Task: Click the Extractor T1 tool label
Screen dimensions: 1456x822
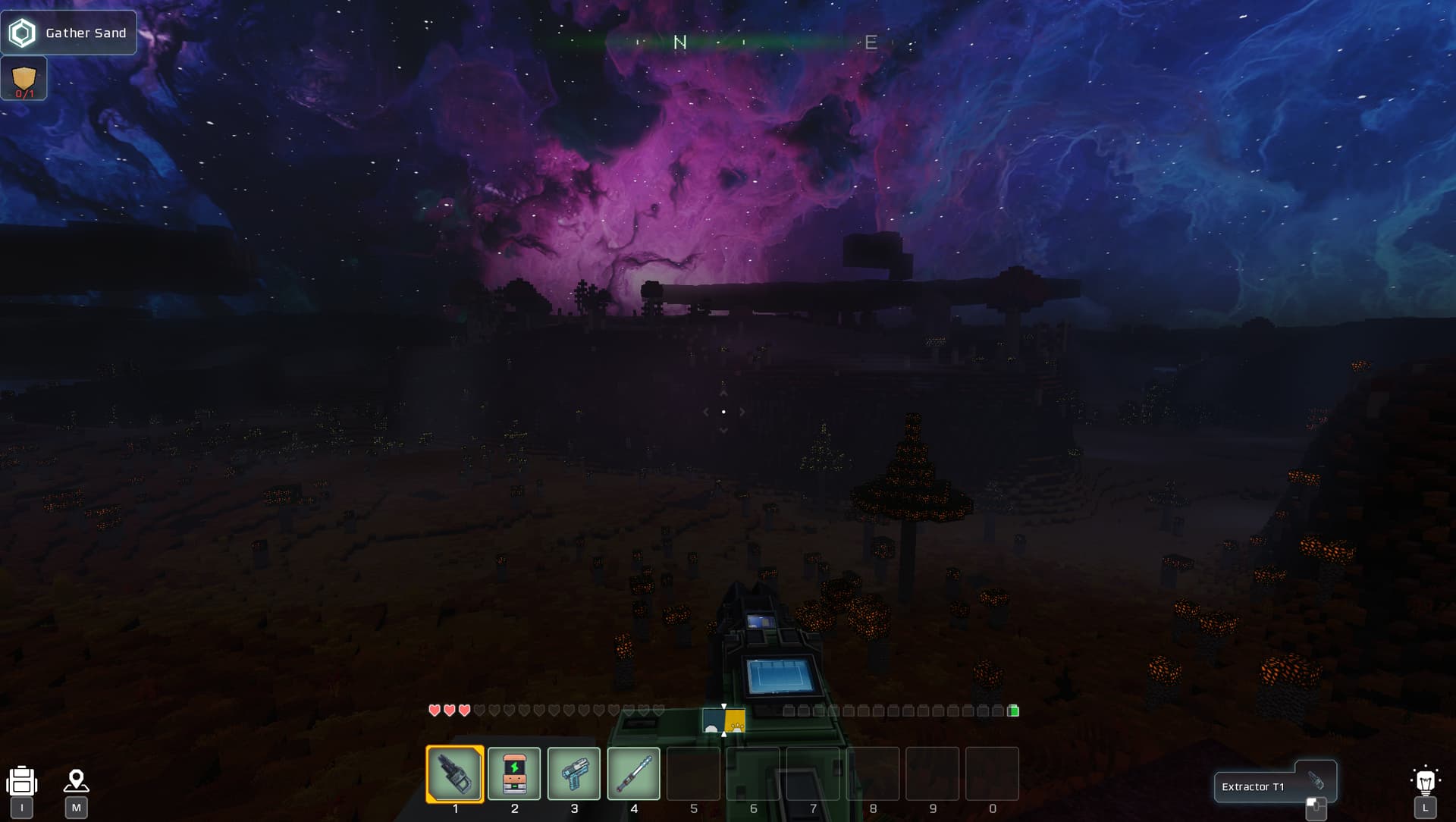Action: point(1254,787)
